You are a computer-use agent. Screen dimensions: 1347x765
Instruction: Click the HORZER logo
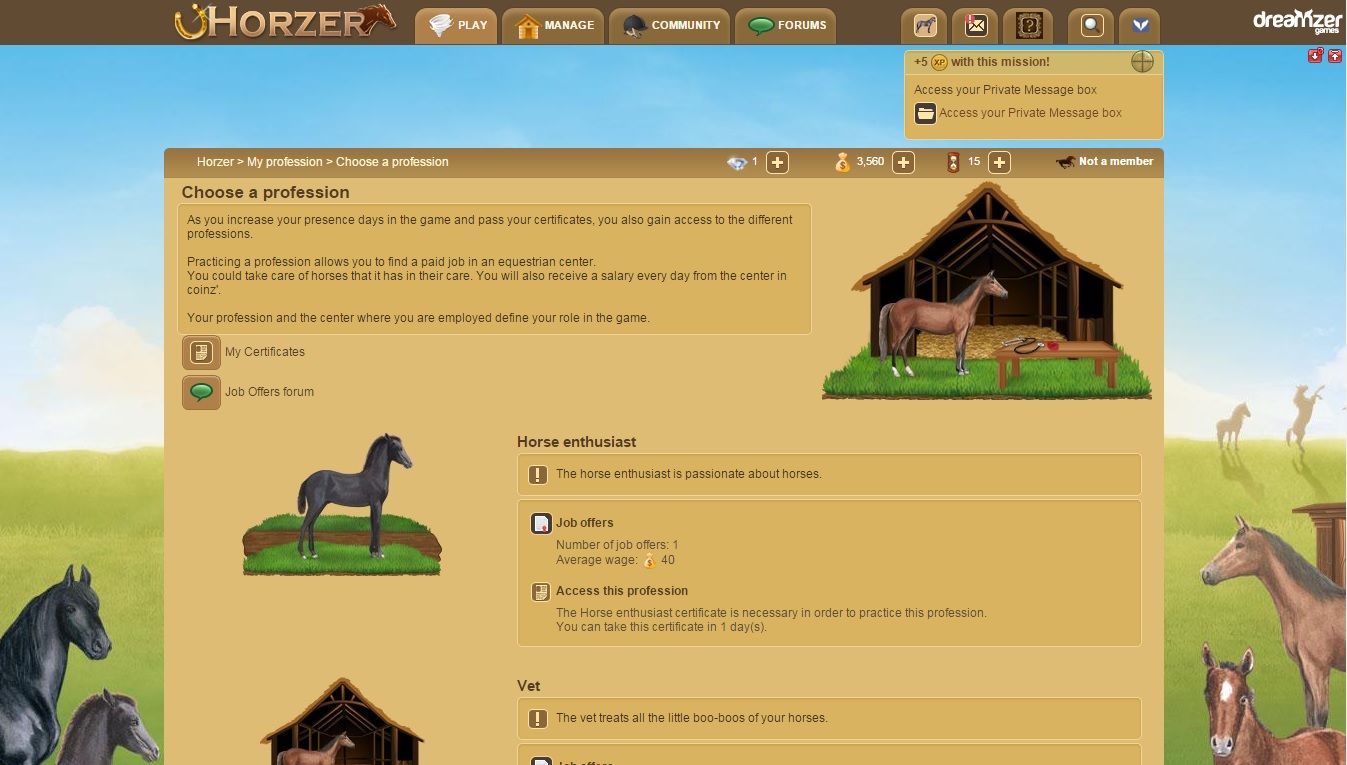[283, 20]
